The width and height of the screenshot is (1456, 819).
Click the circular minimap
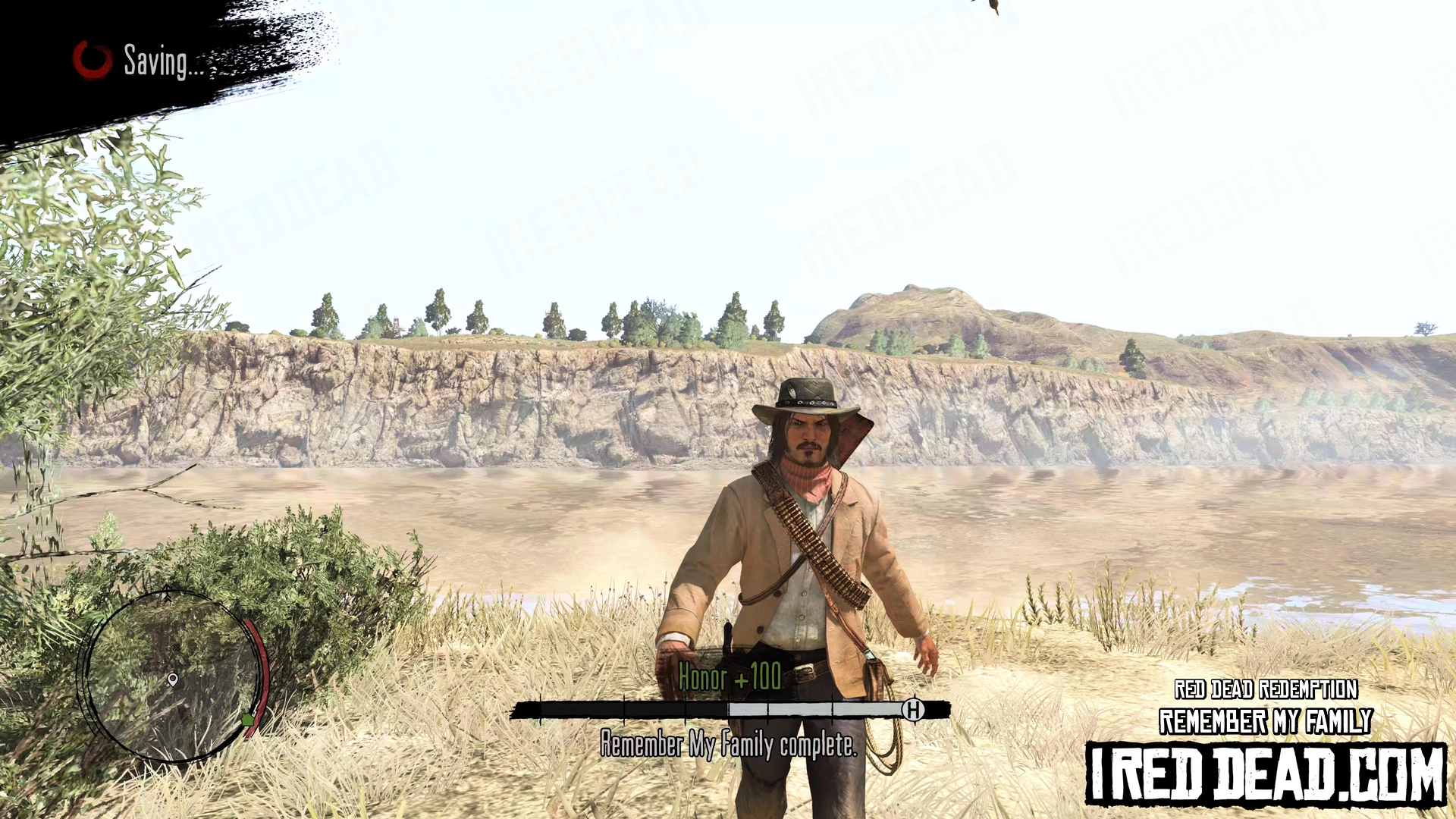174,676
